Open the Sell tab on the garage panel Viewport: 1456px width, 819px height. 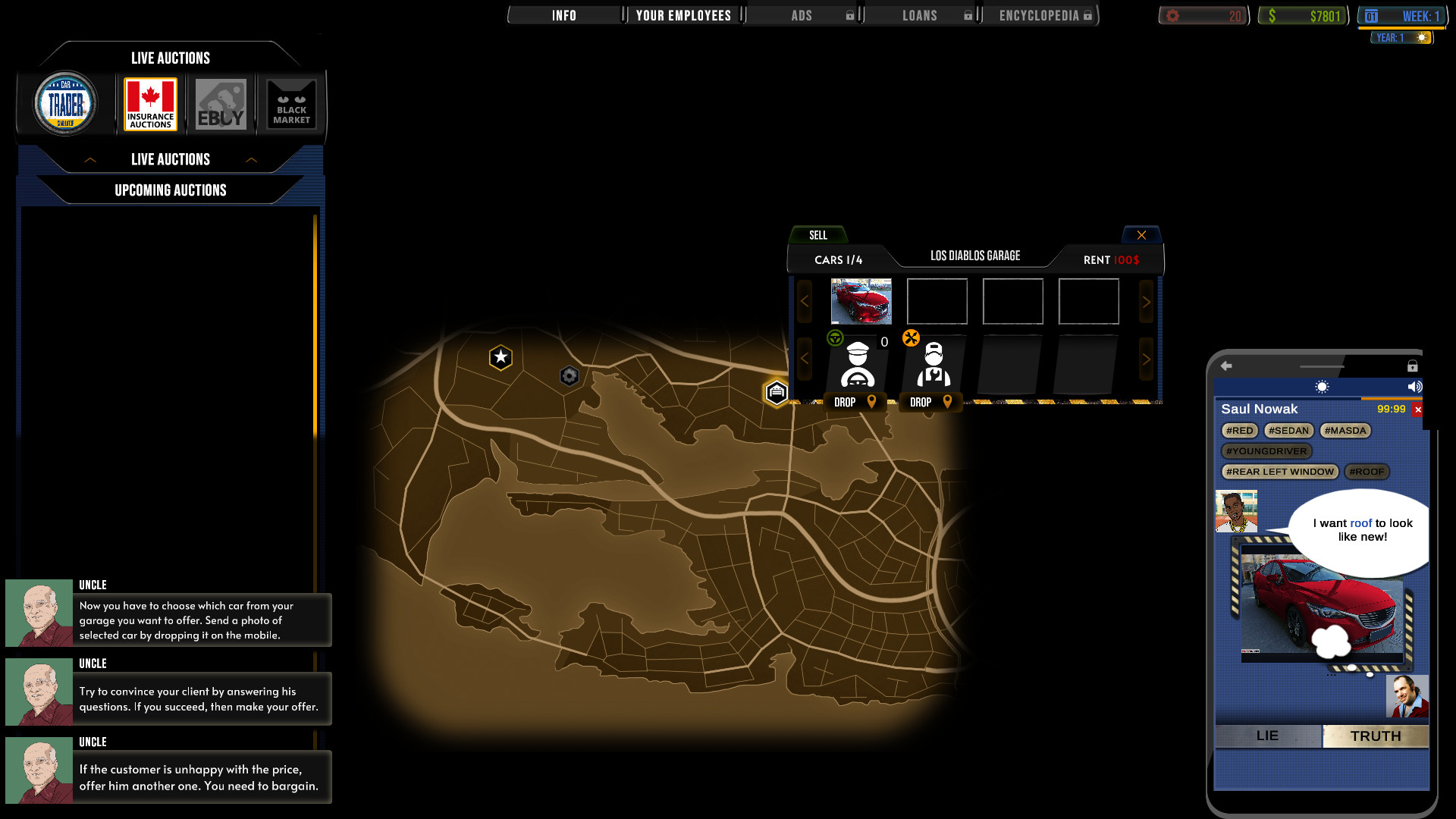tap(817, 235)
